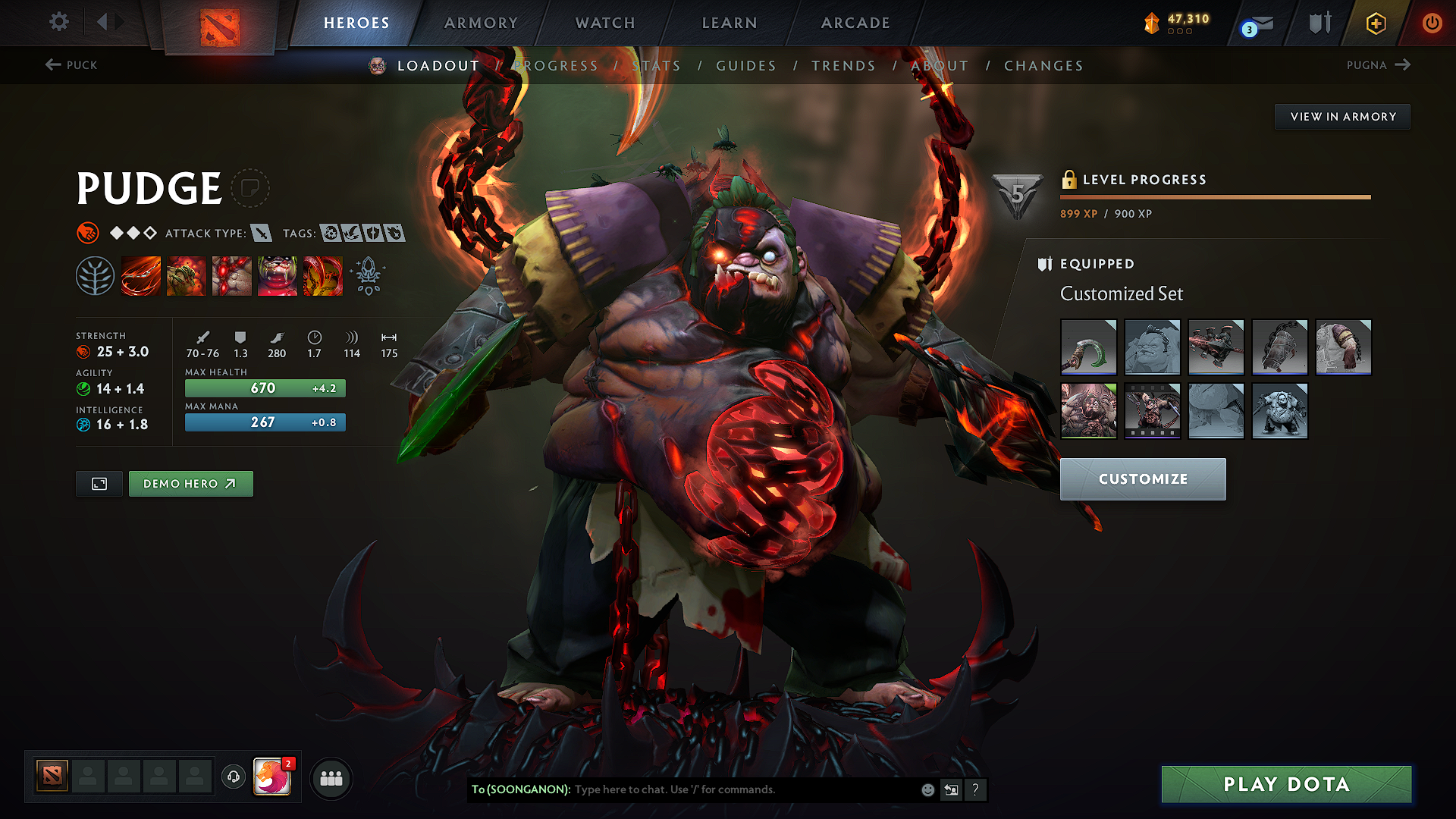This screenshot has width=1456, height=819.
Task: Toggle the hero model fullscreen preview
Action: click(99, 483)
